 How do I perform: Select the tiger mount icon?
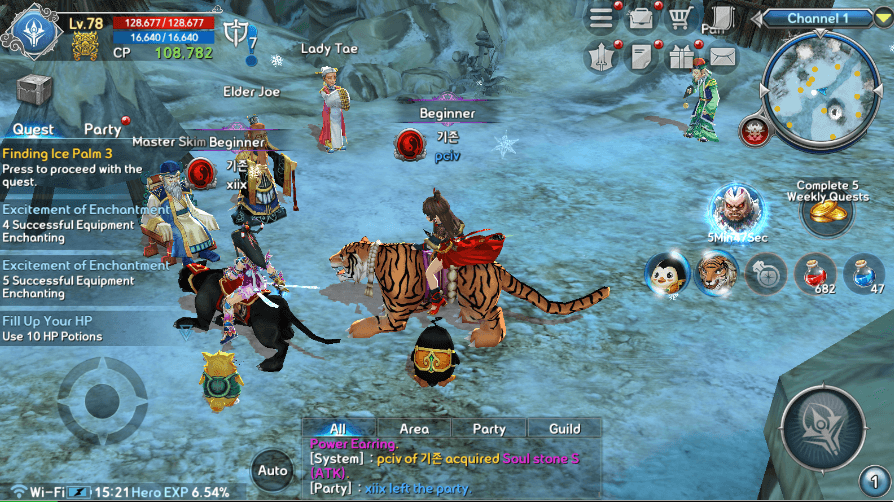tap(716, 272)
